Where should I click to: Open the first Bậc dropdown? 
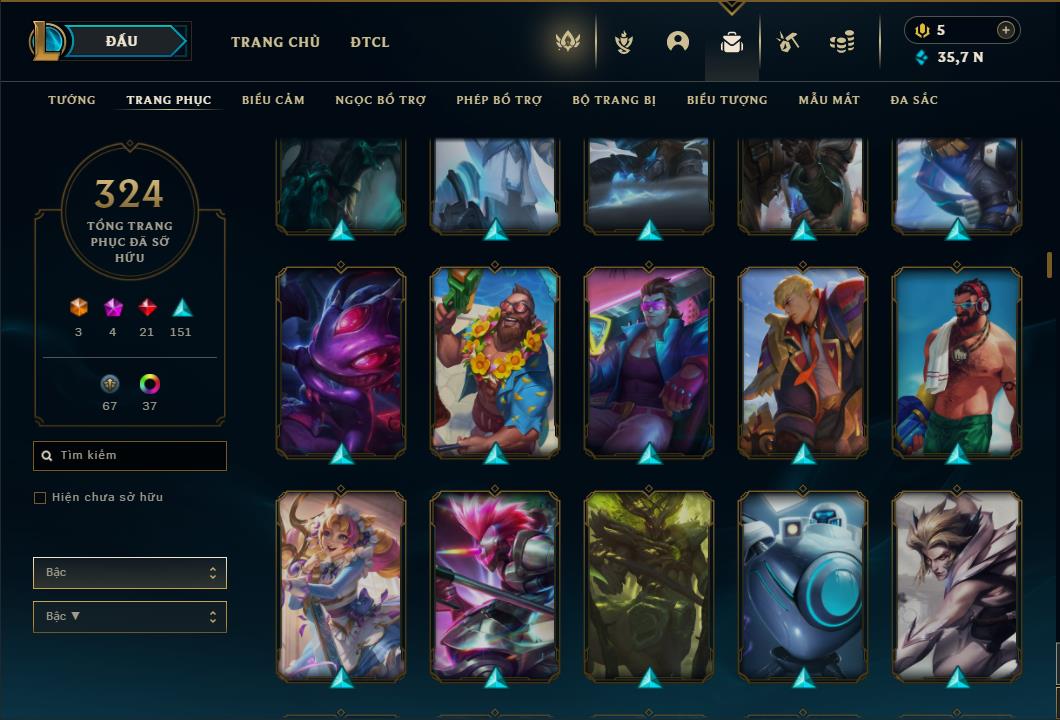[x=130, y=573]
